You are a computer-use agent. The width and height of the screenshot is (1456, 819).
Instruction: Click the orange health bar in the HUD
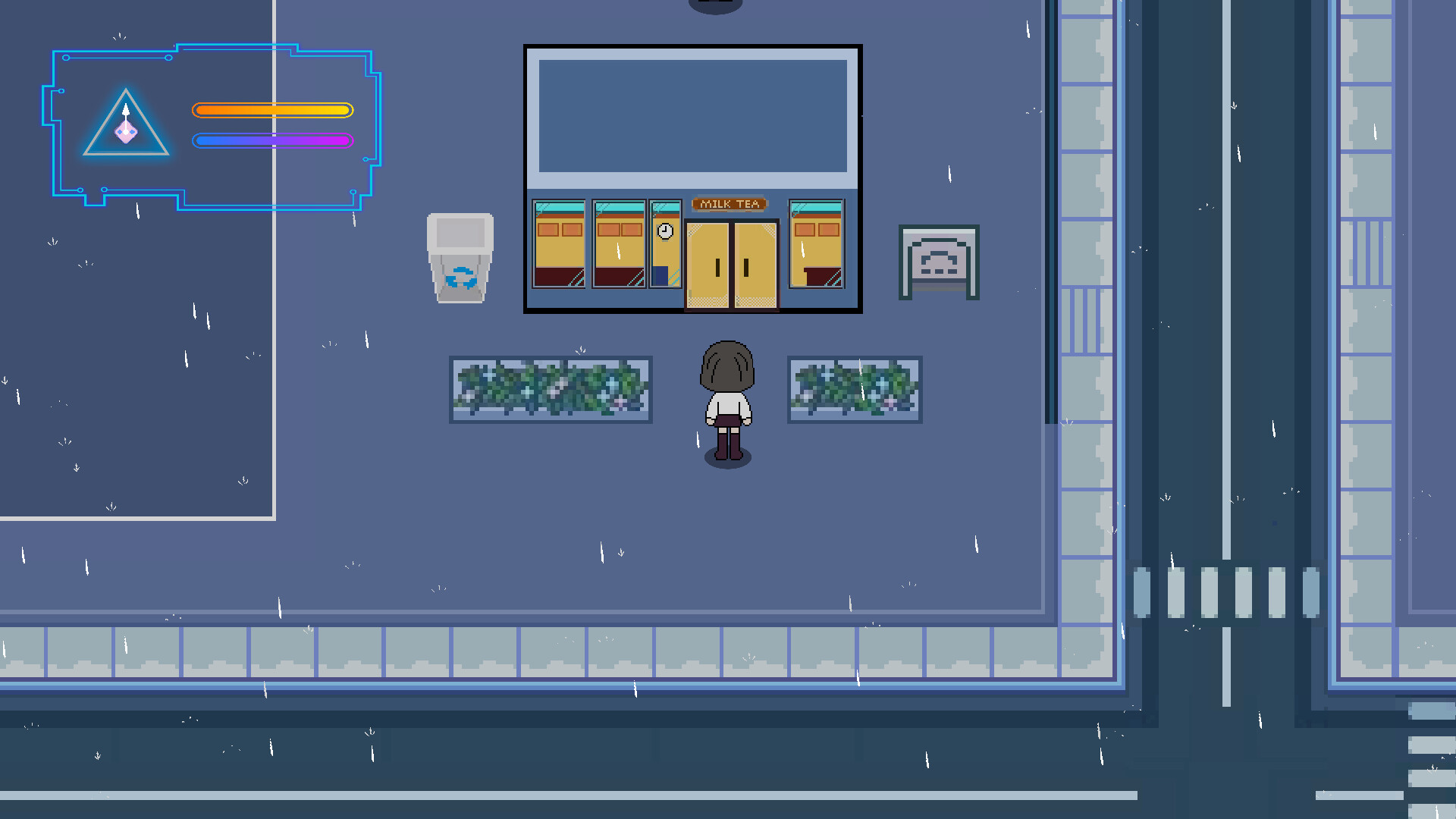(273, 110)
